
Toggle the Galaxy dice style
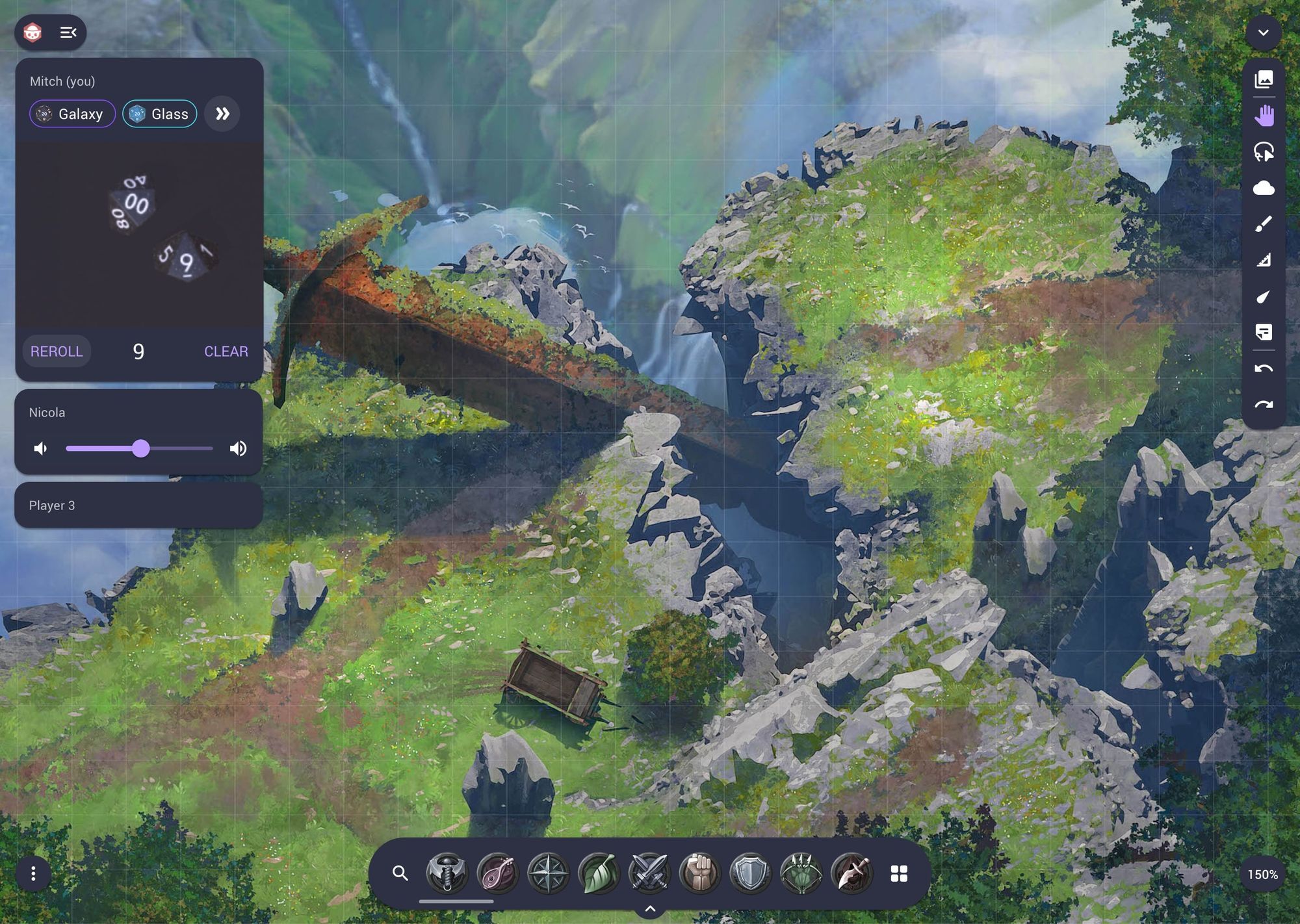[x=72, y=114]
